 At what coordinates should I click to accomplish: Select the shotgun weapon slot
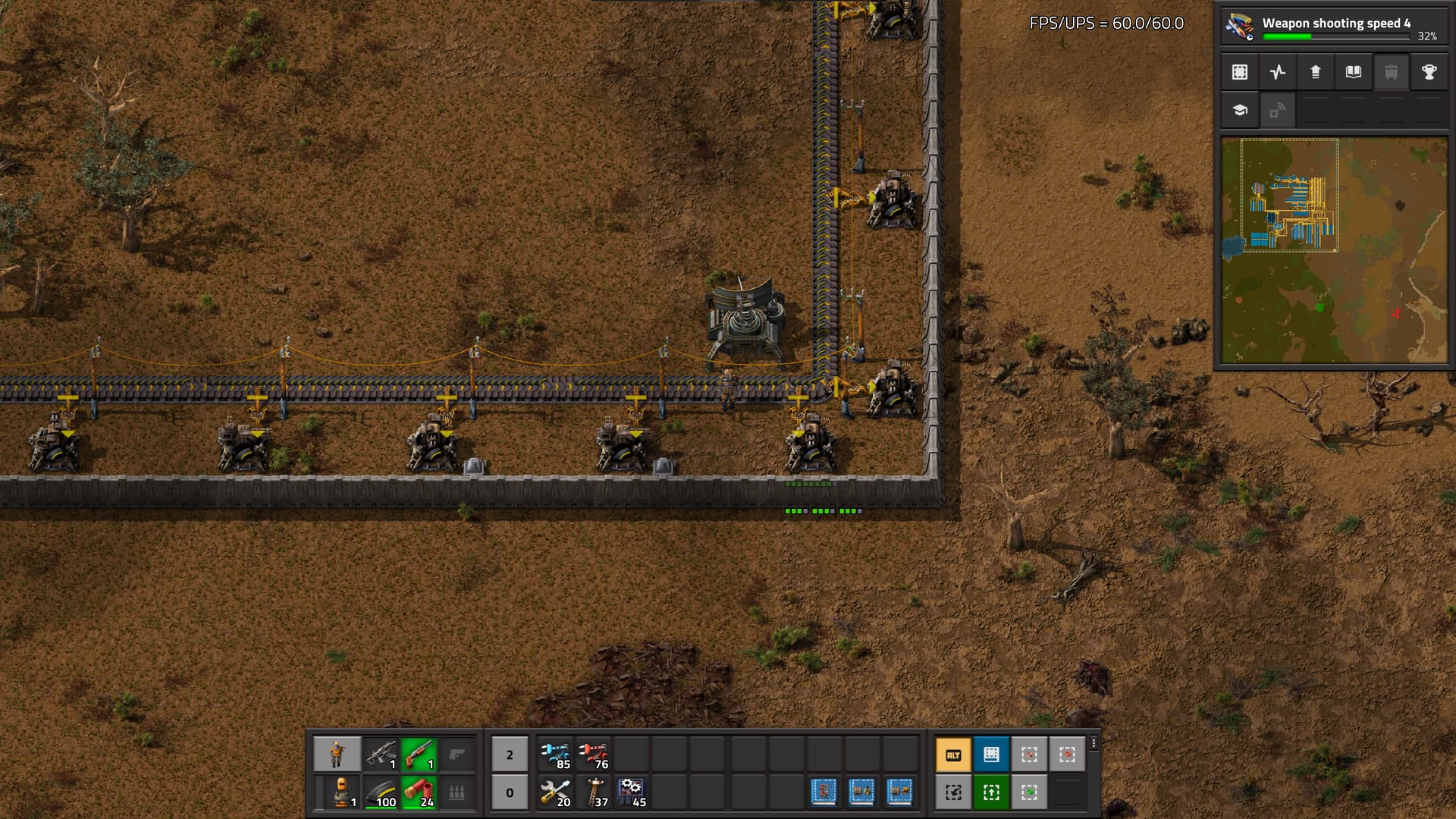(x=419, y=755)
